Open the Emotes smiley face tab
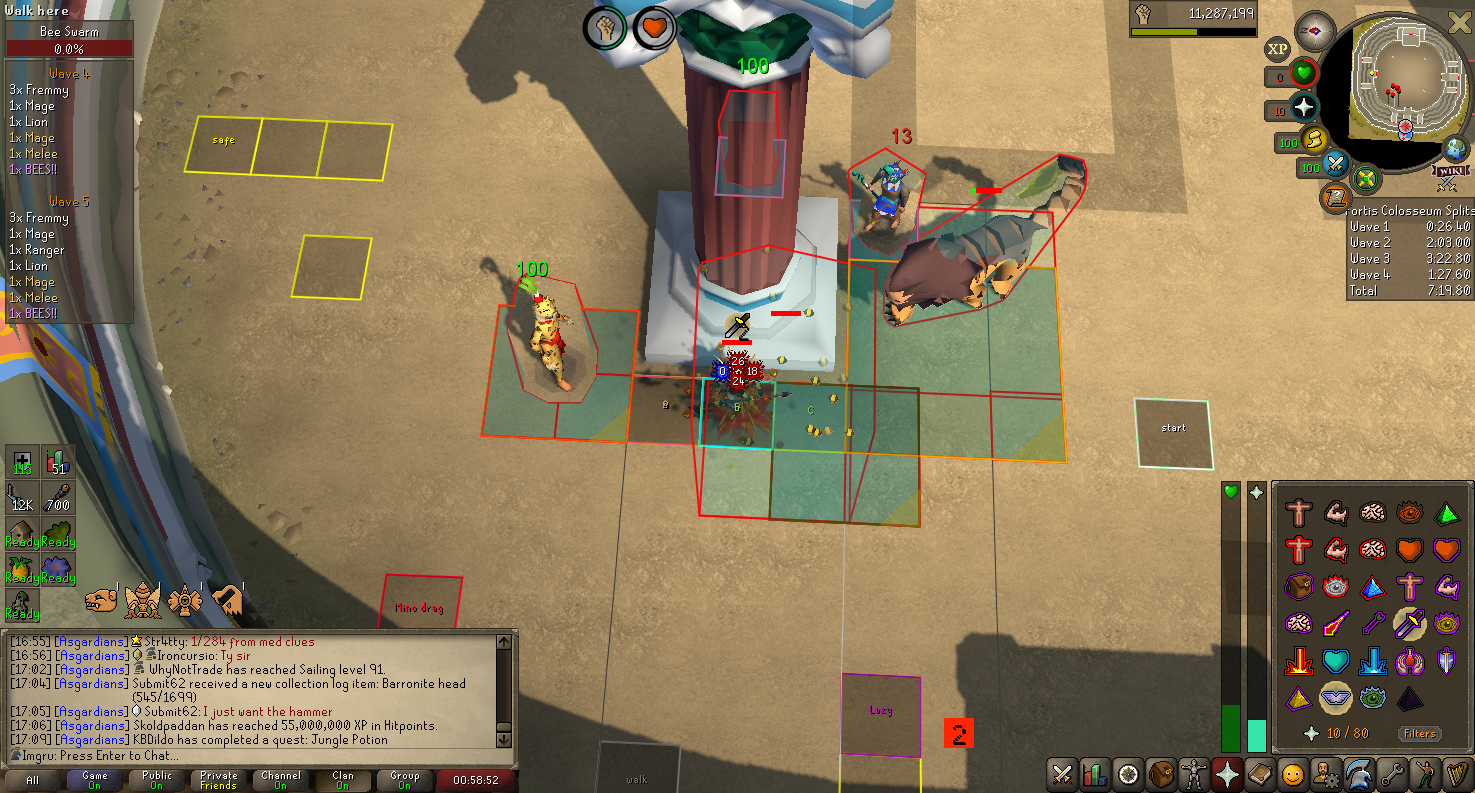1475x793 pixels. tap(1293, 775)
